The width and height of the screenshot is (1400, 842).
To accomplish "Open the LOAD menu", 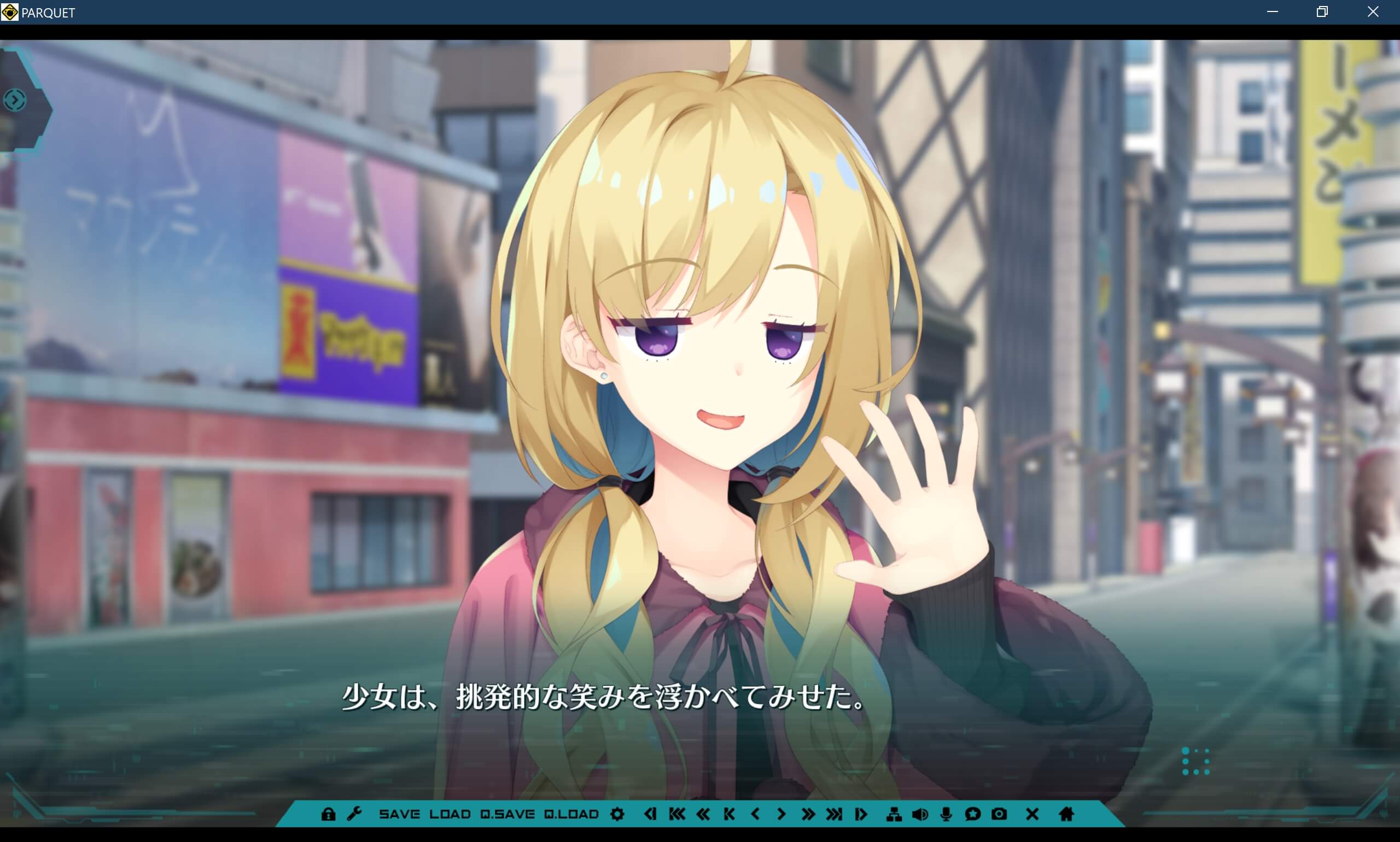I will tap(451, 814).
